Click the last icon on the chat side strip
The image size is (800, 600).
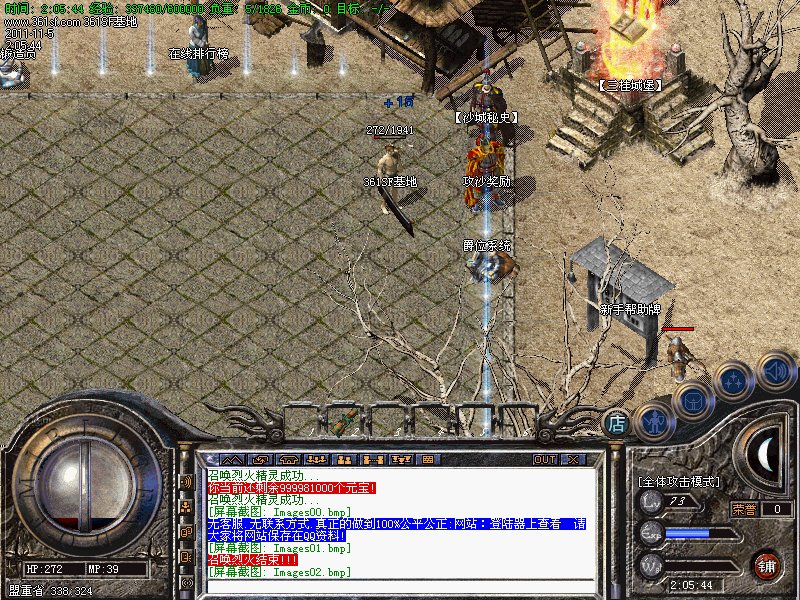tap(186, 581)
